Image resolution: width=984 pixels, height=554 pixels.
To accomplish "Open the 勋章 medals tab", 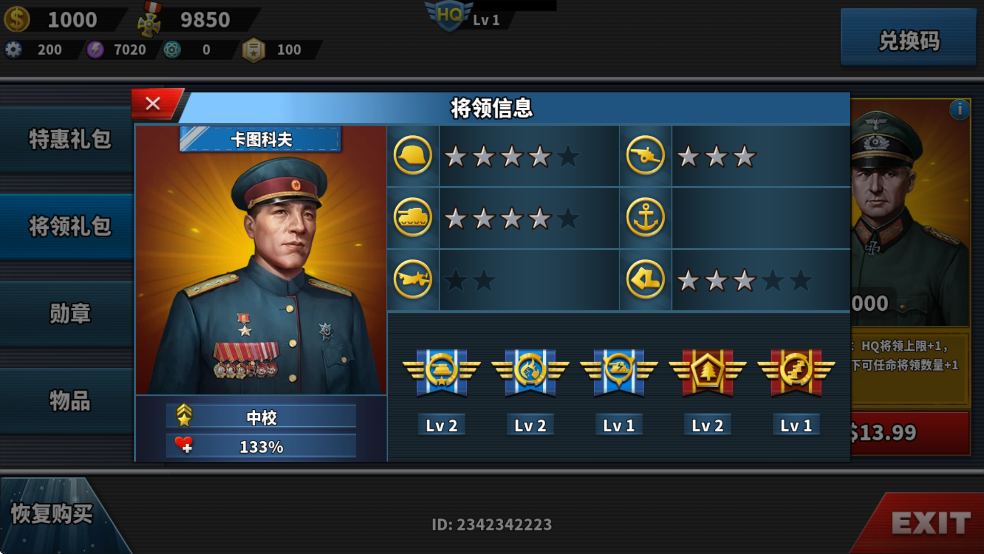I will [68, 314].
